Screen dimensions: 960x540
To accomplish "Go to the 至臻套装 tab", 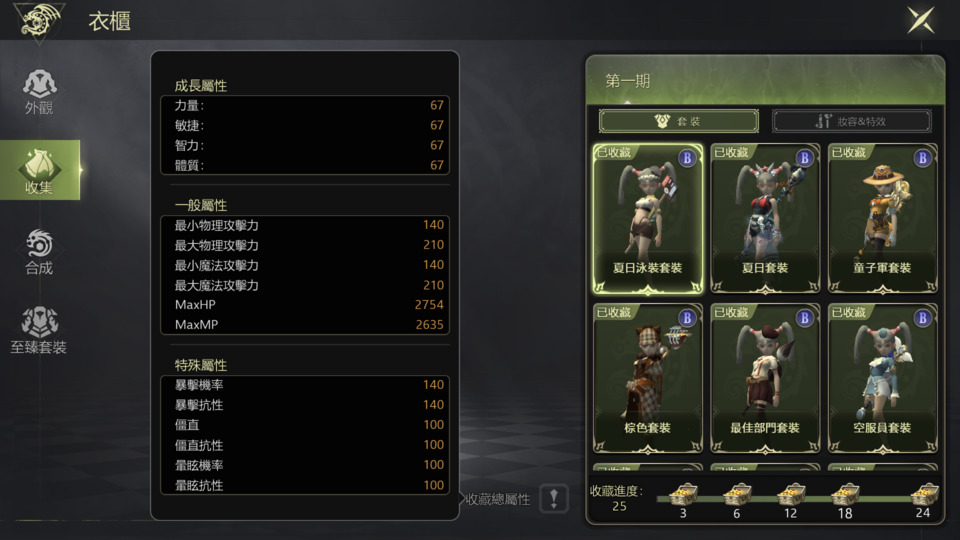I will point(39,331).
